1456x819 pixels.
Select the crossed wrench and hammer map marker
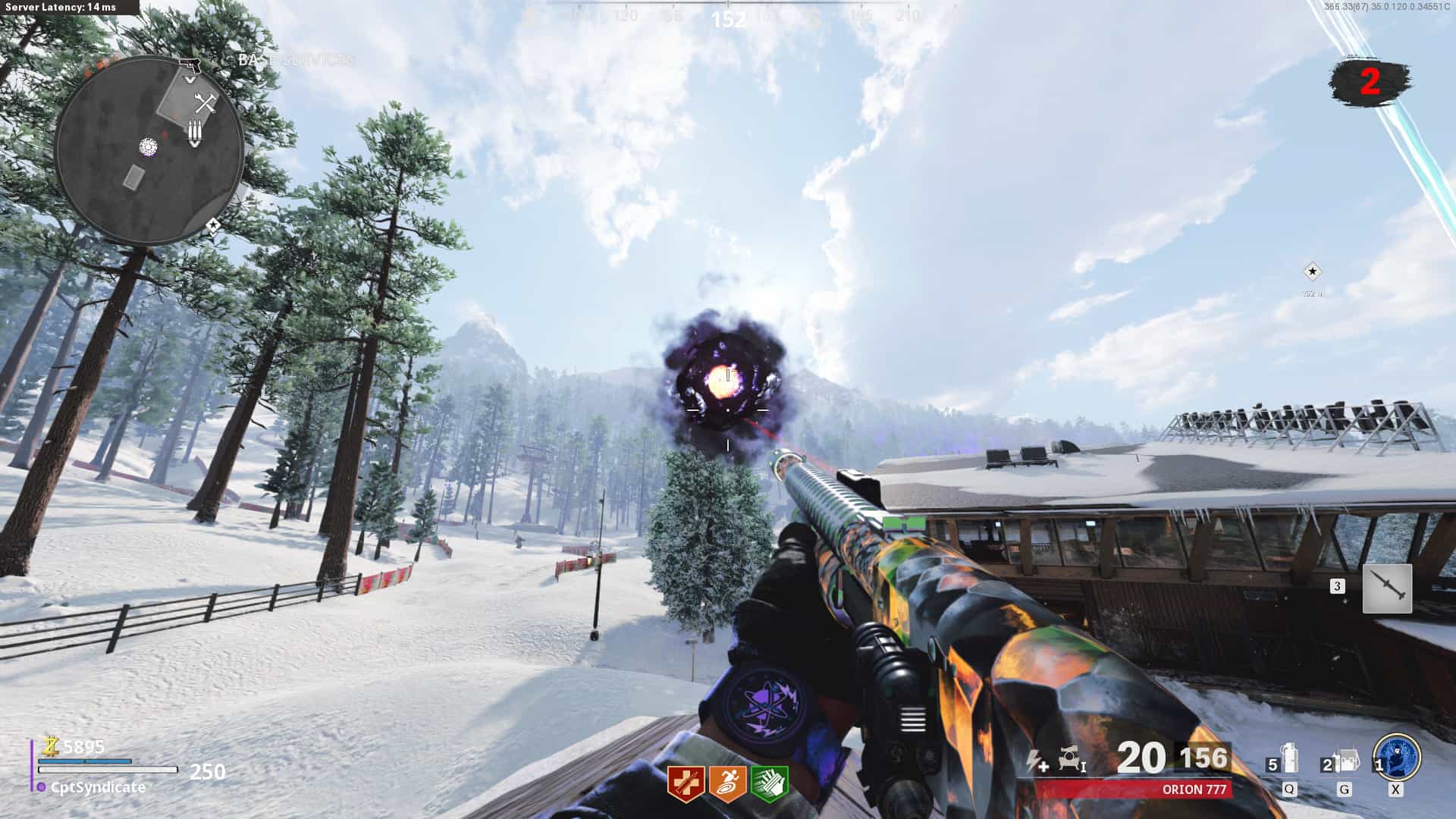click(204, 102)
